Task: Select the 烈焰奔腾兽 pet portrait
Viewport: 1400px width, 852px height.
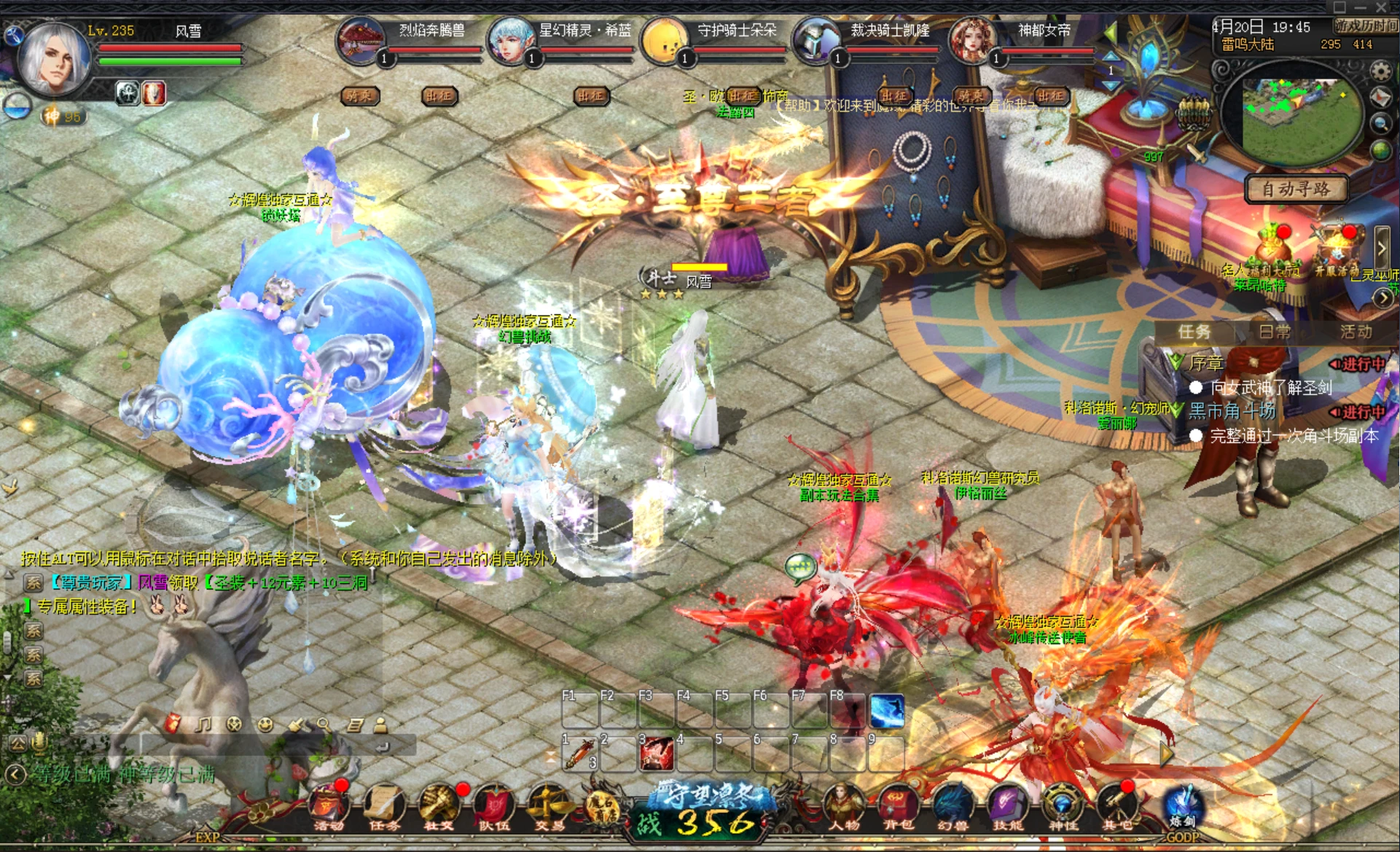Action: click(x=361, y=41)
